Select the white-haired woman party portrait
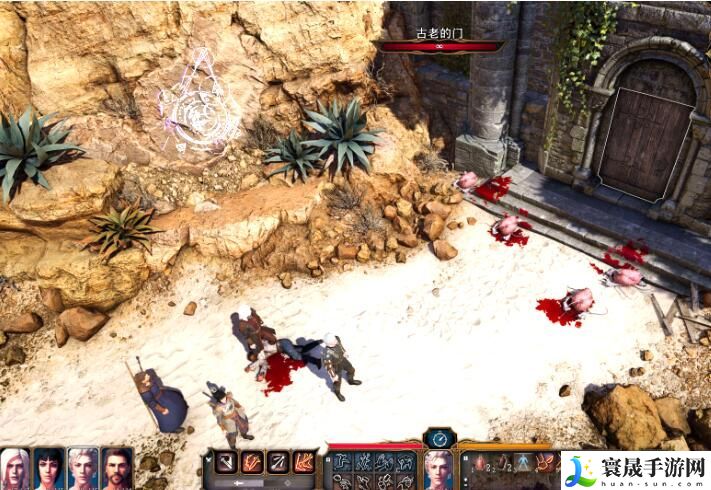This screenshot has width=711, height=490. pyautogui.click(x=15, y=467)
